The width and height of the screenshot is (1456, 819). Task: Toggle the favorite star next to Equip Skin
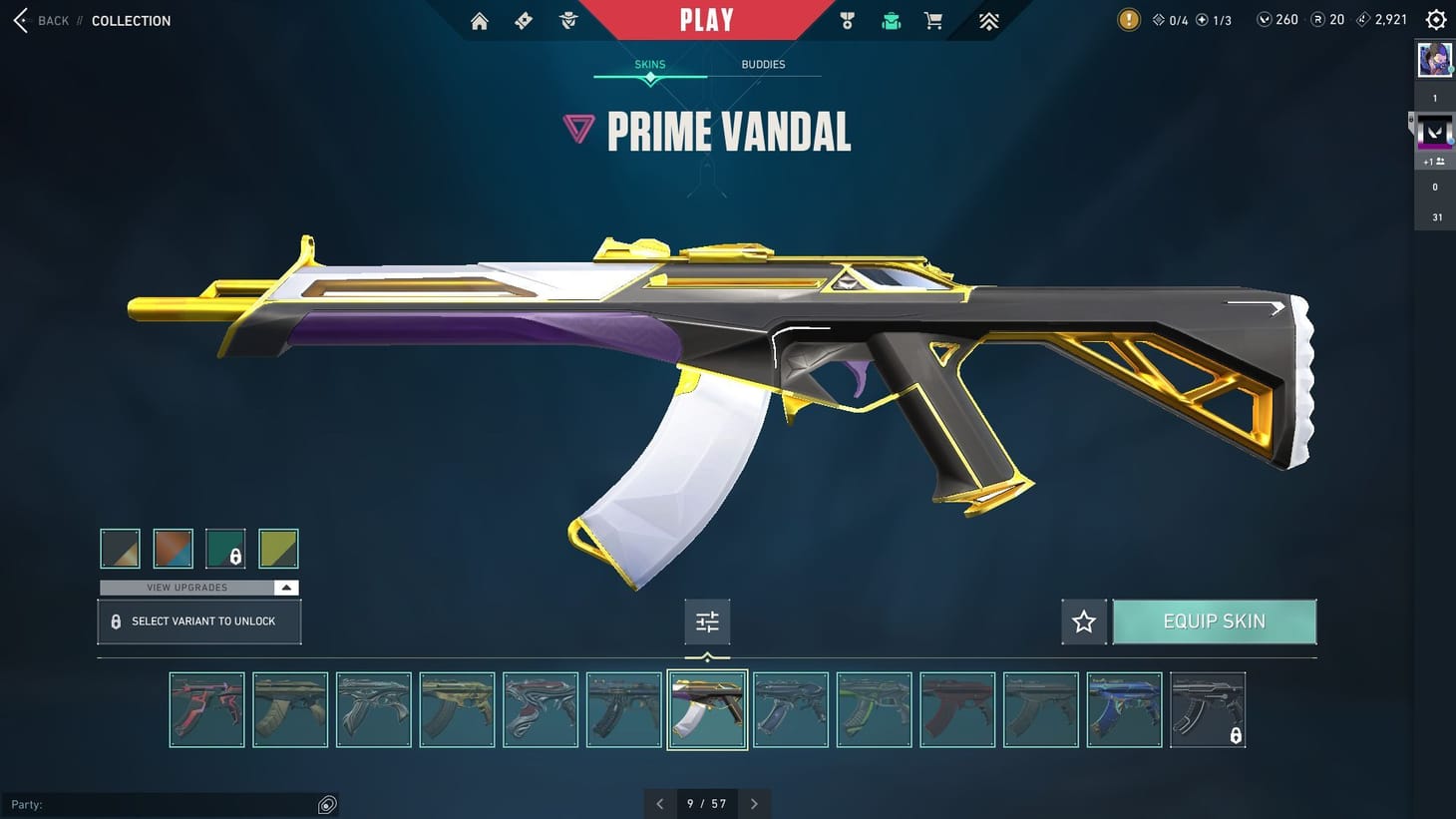(1083, 620)
